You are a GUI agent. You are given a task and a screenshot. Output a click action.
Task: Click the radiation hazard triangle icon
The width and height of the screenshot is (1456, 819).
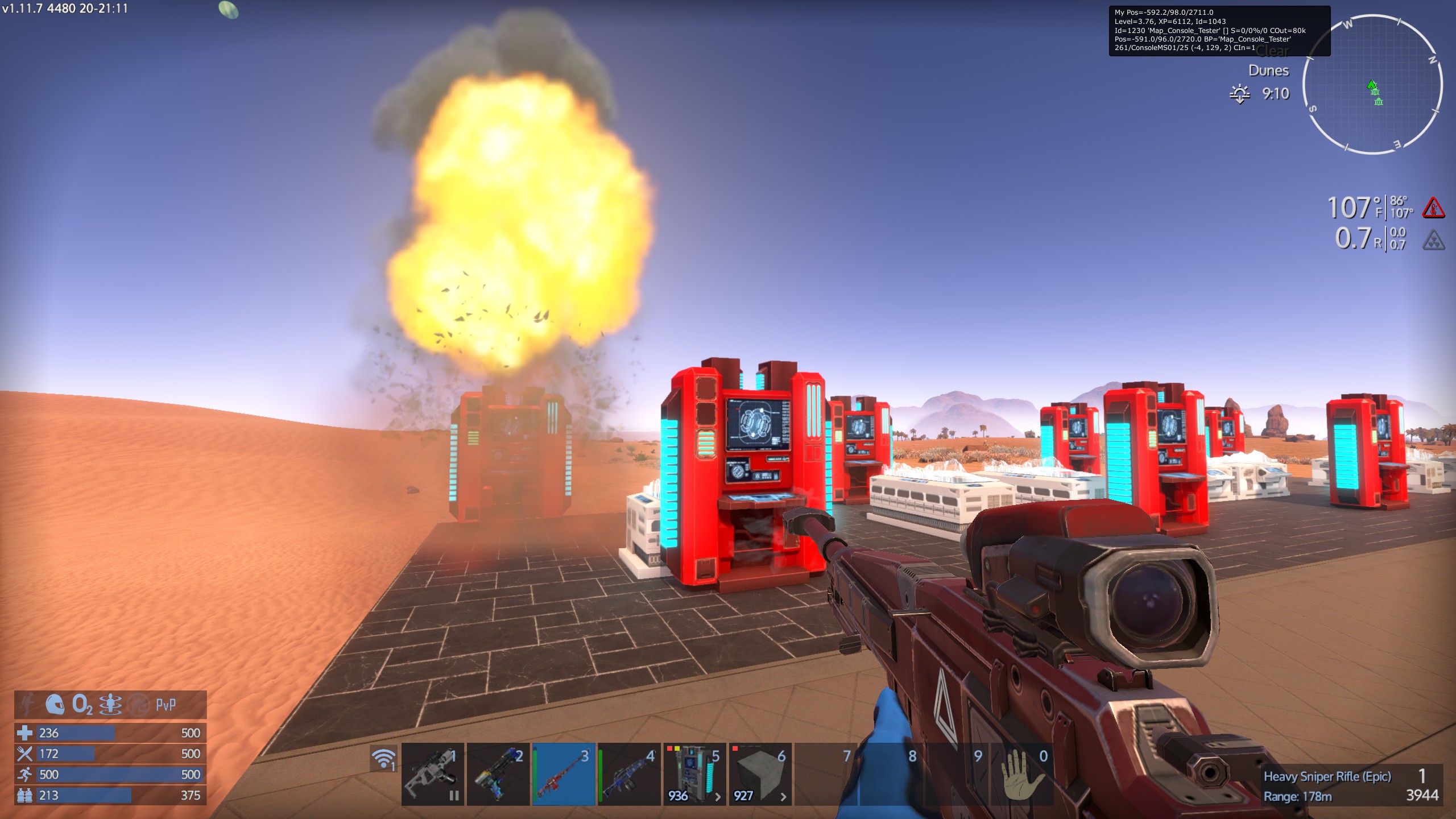(1433, 240)
